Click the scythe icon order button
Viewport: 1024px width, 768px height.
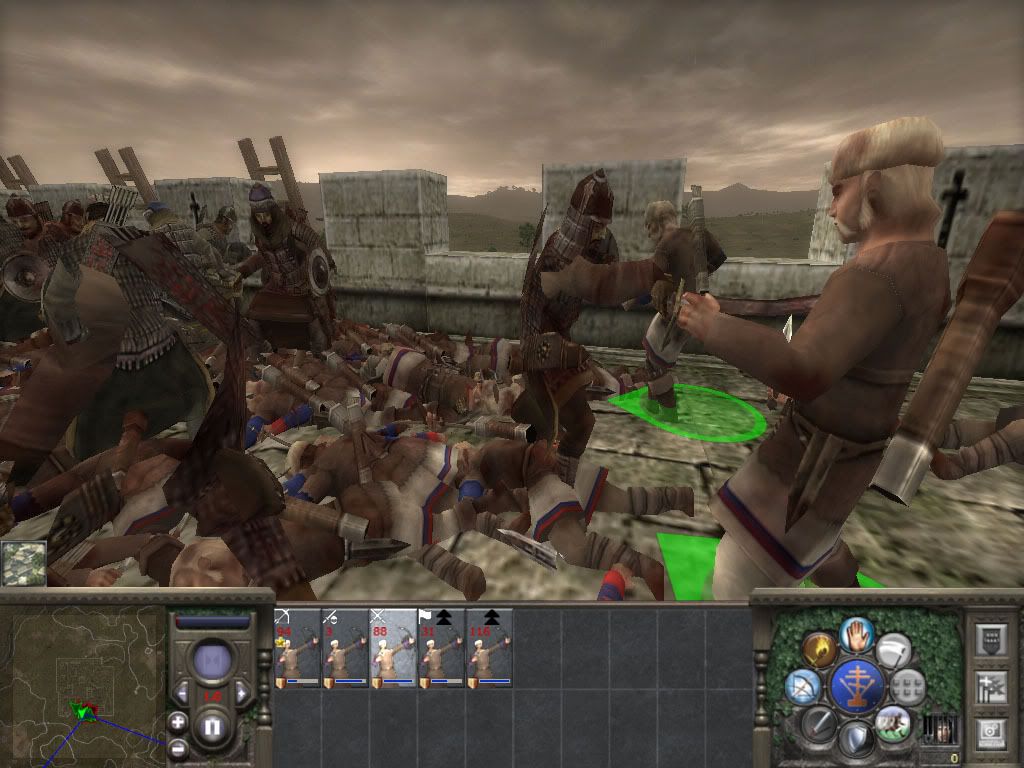tap(893, 650)
